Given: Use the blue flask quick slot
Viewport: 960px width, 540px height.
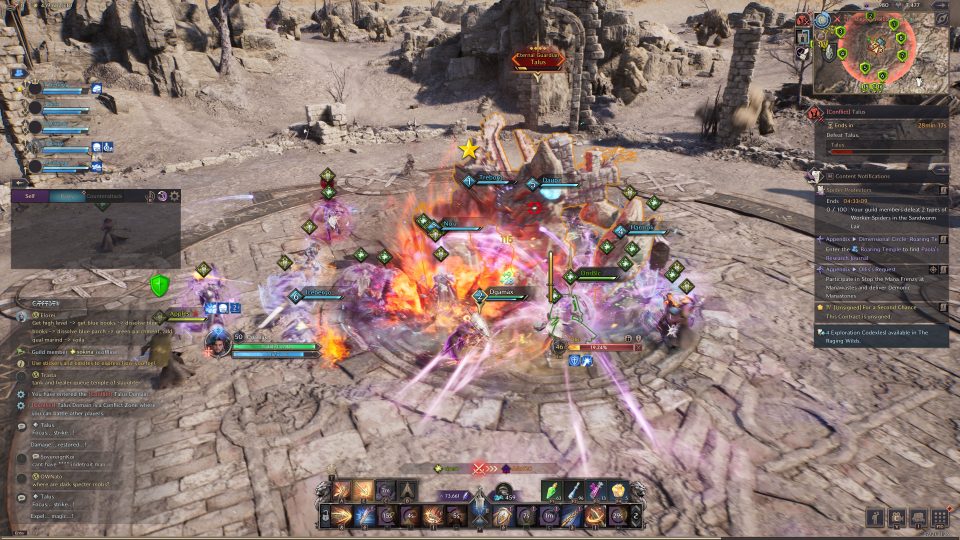Looking at the screenshot, I should (575, 489).
